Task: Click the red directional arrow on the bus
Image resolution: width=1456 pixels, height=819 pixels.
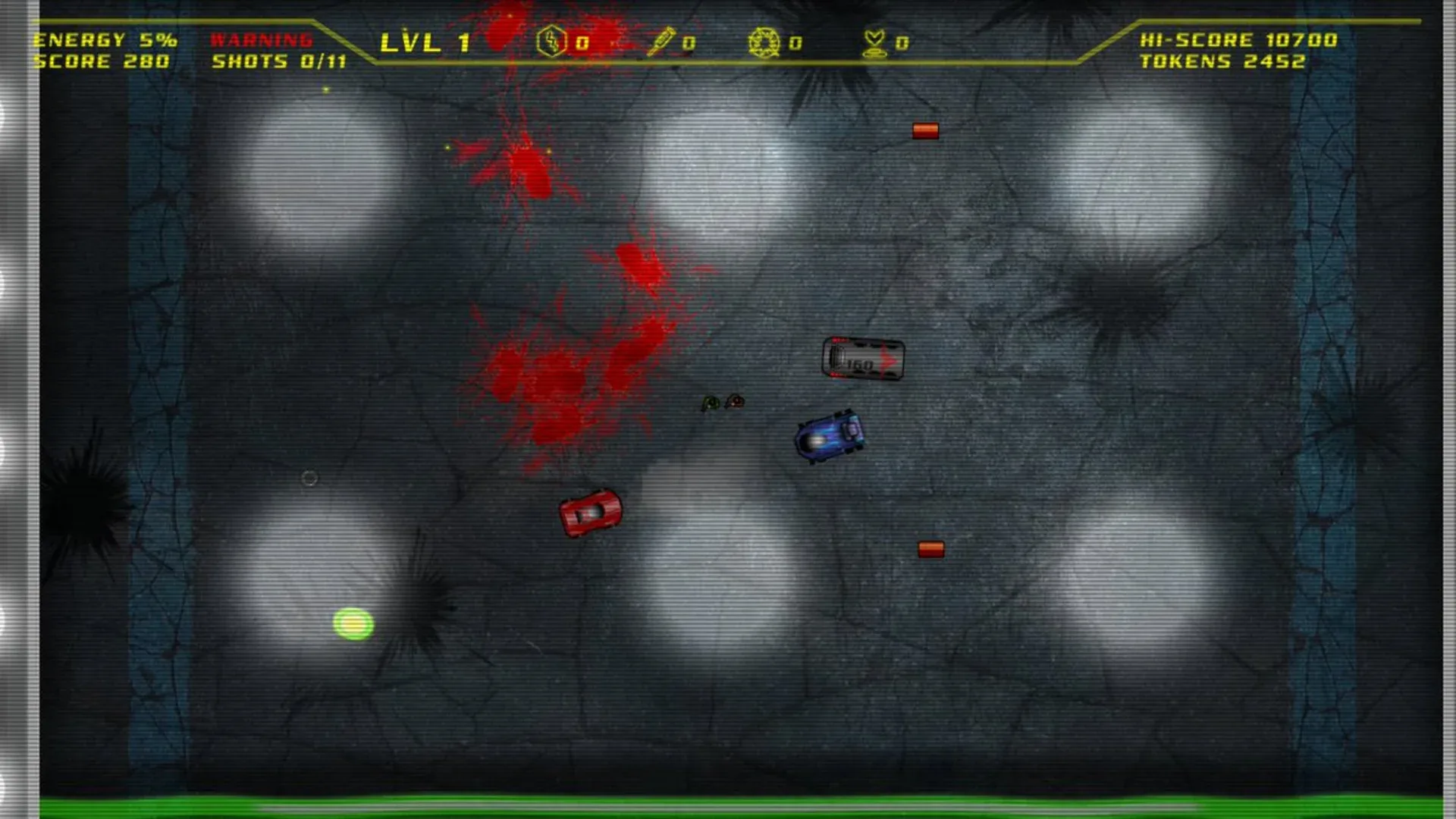Action: (886, 360)
